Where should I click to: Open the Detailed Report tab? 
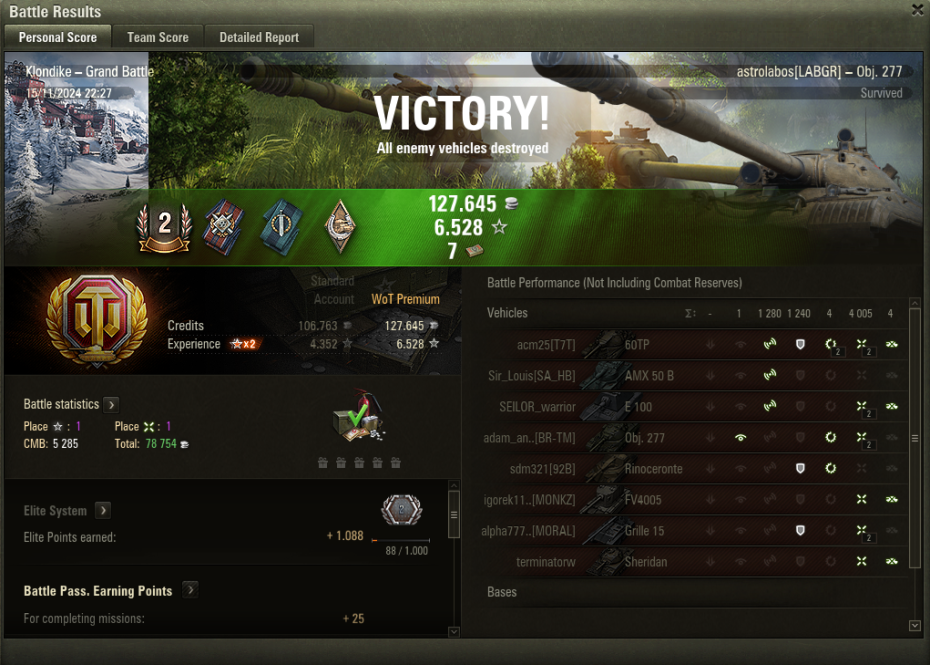[259, 37]
